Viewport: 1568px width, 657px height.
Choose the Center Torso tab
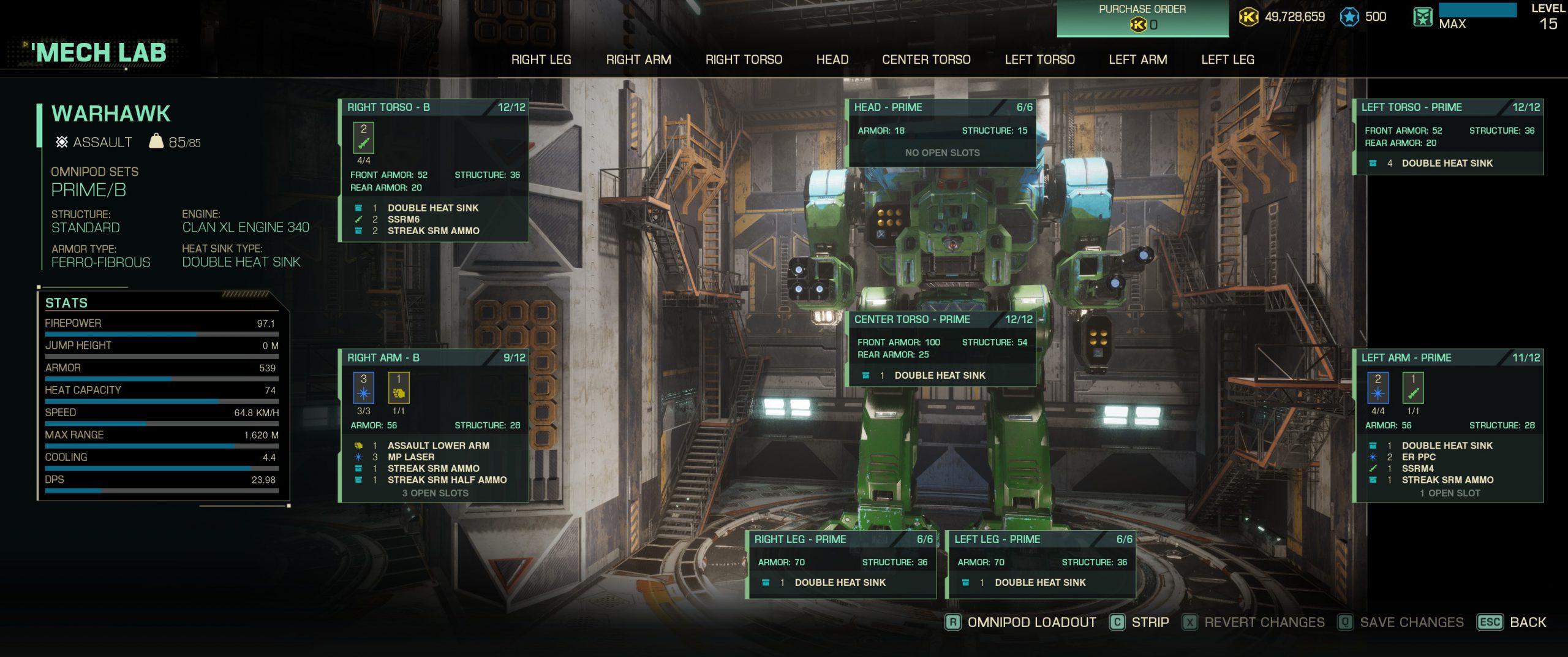click(x=926, y=59)
